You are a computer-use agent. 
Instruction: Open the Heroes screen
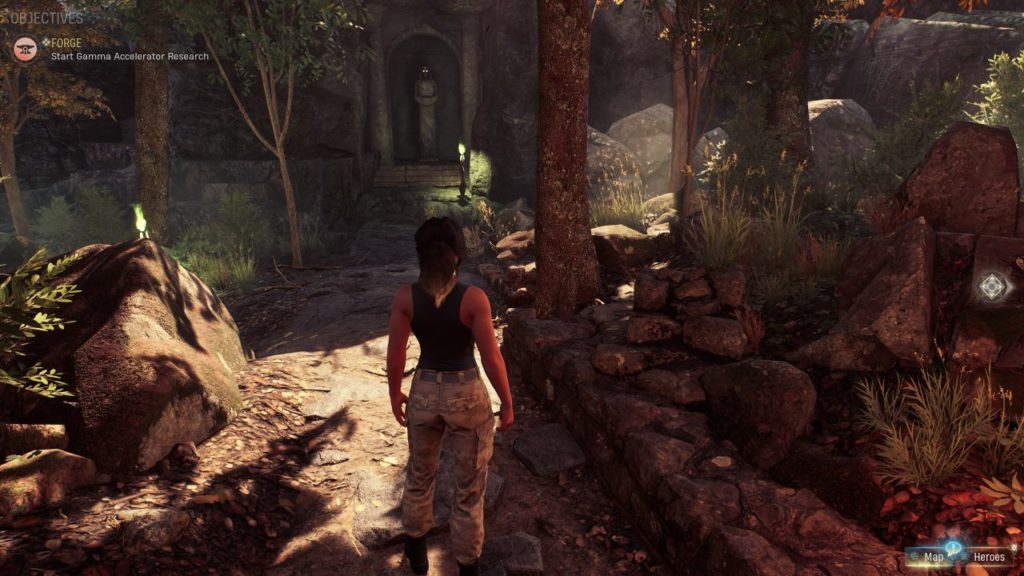(x=987, y=556)
